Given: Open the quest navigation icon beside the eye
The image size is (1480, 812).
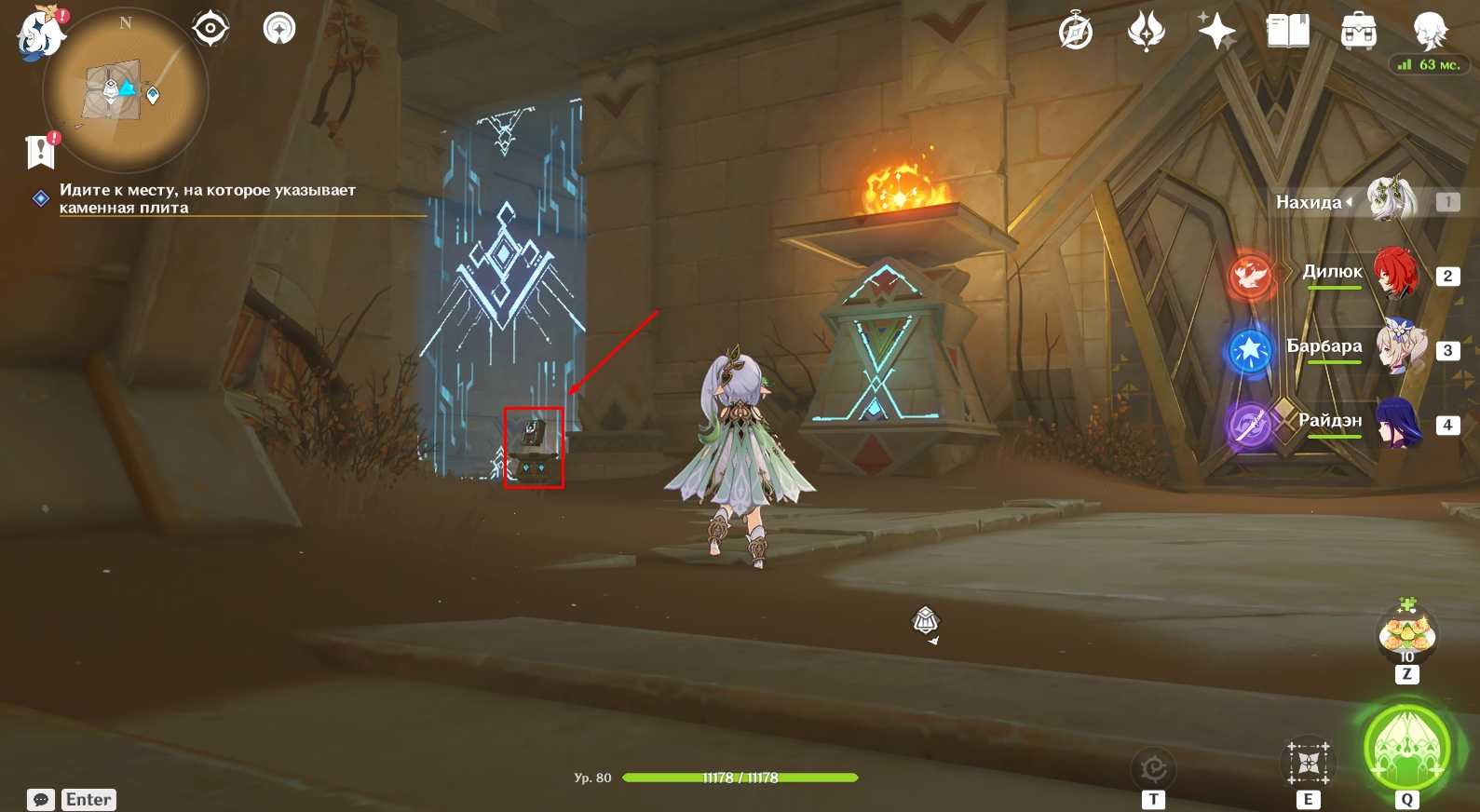Looking at the screenshot, I should click(278, 29).
